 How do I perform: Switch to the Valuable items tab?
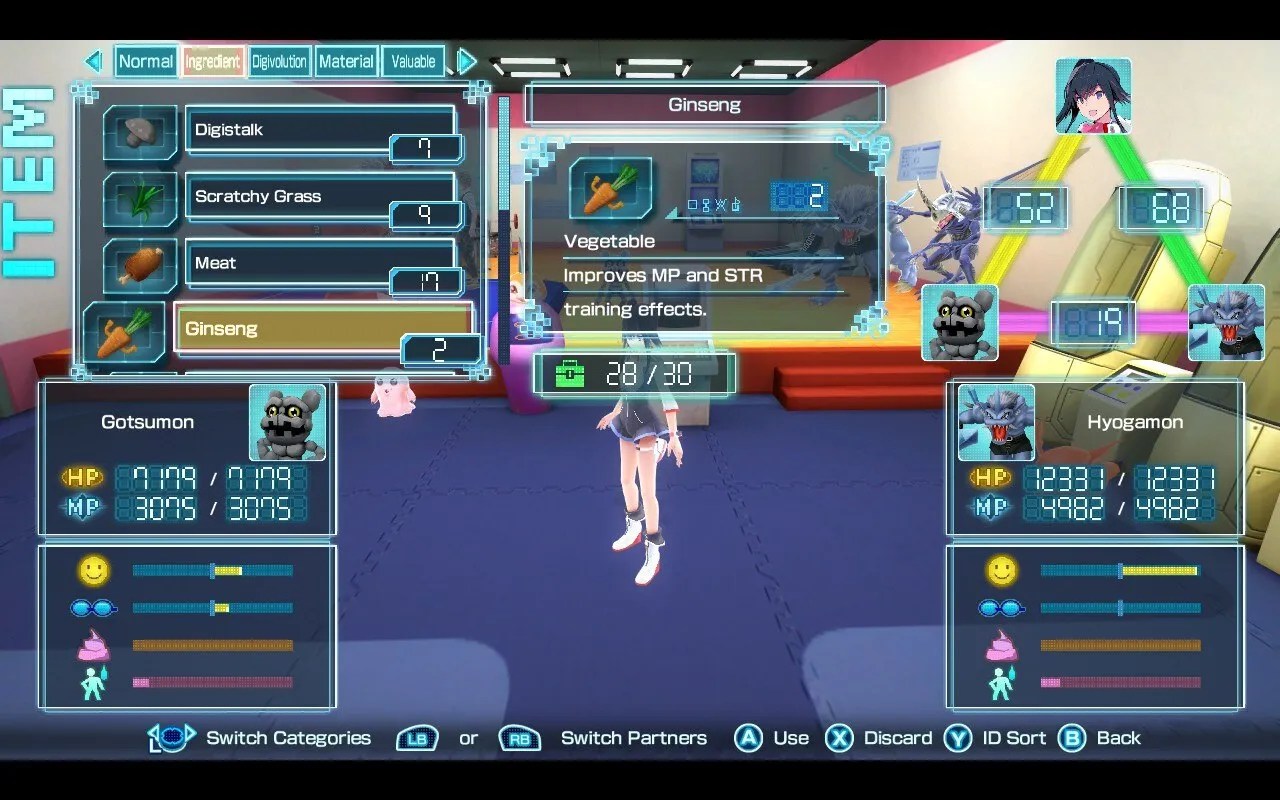tap(413, 61)
